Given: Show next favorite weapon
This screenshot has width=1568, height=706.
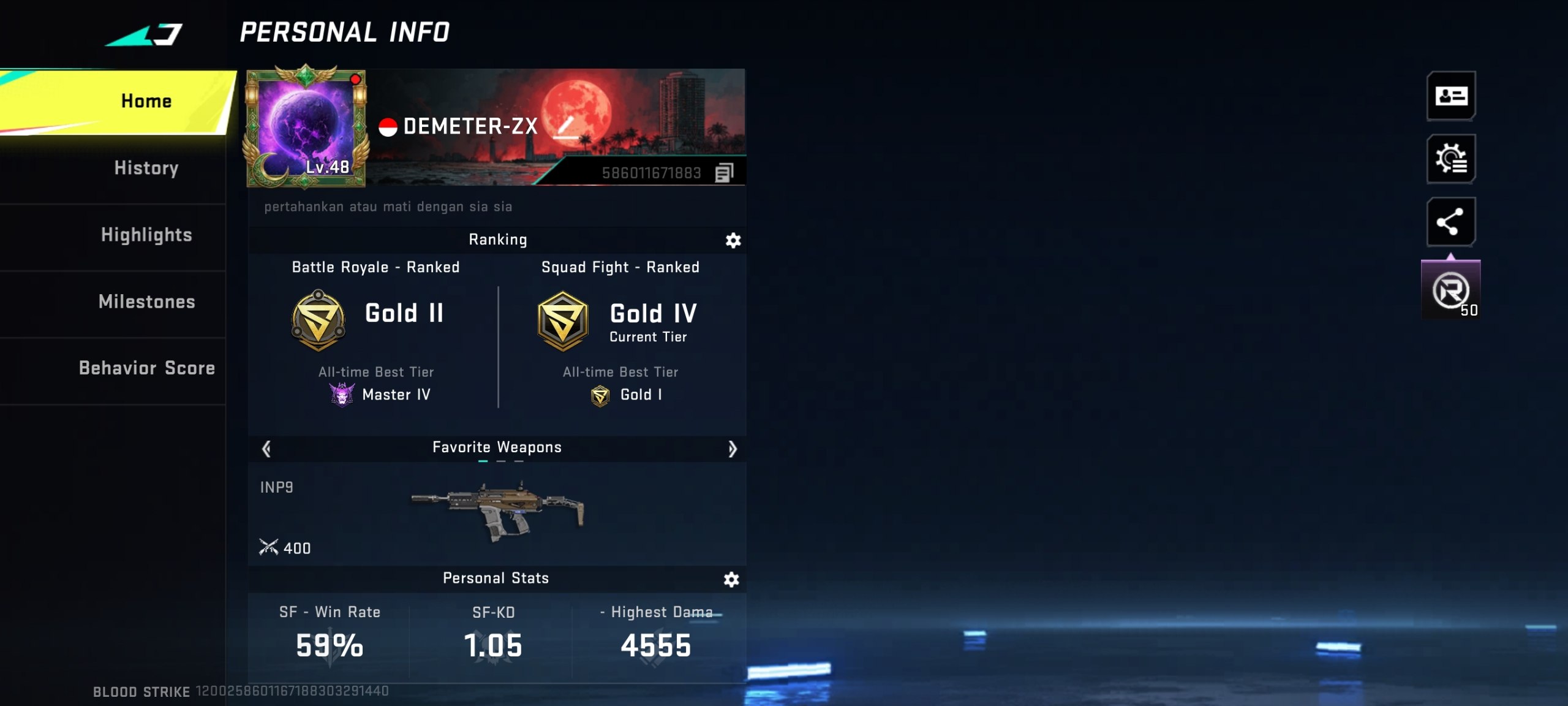Looking at the screenshot, I should click(733, 449).
